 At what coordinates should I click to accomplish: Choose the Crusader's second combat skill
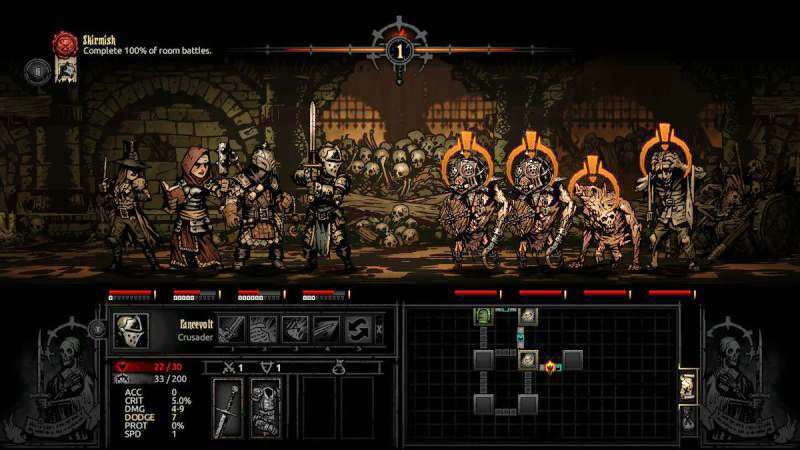coord(263,330)
